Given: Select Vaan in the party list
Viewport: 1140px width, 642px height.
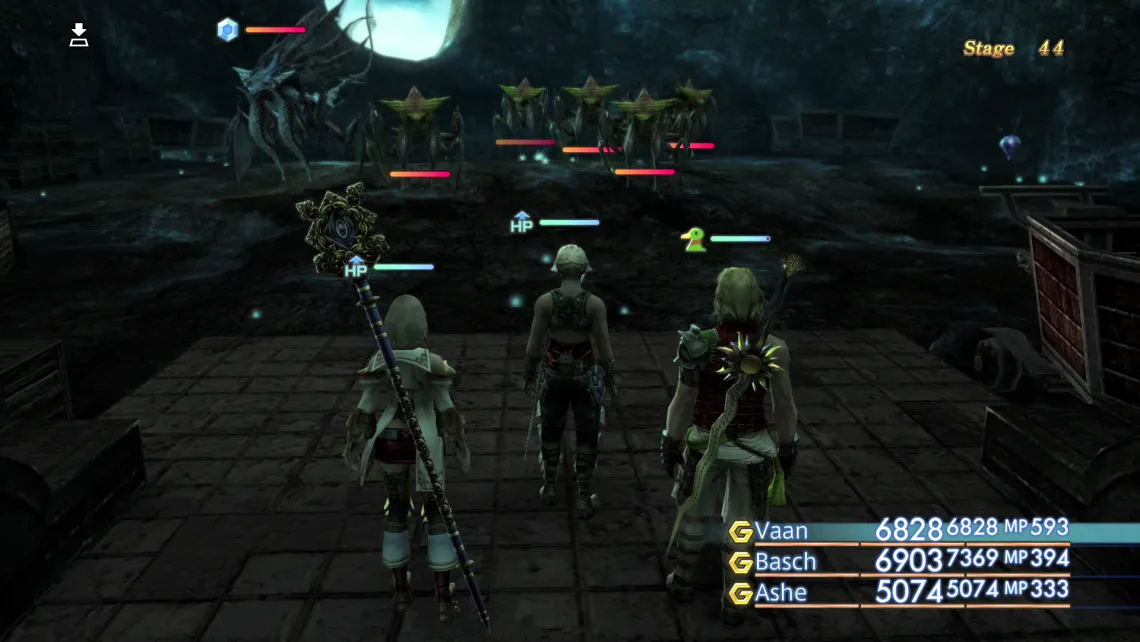Looking at the screenshot, I should 782,531.
